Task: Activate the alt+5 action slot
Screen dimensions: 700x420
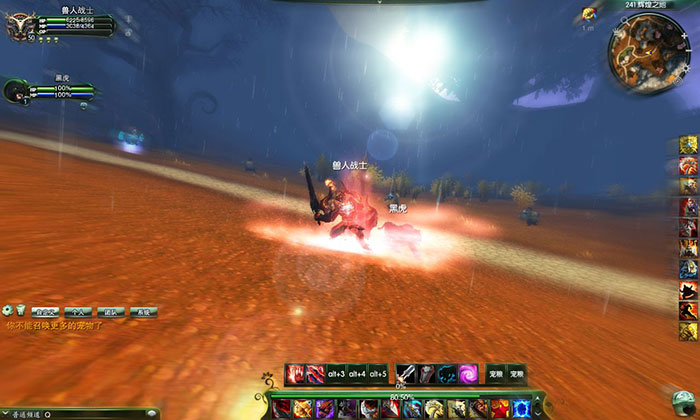Action: pos(377,374)
